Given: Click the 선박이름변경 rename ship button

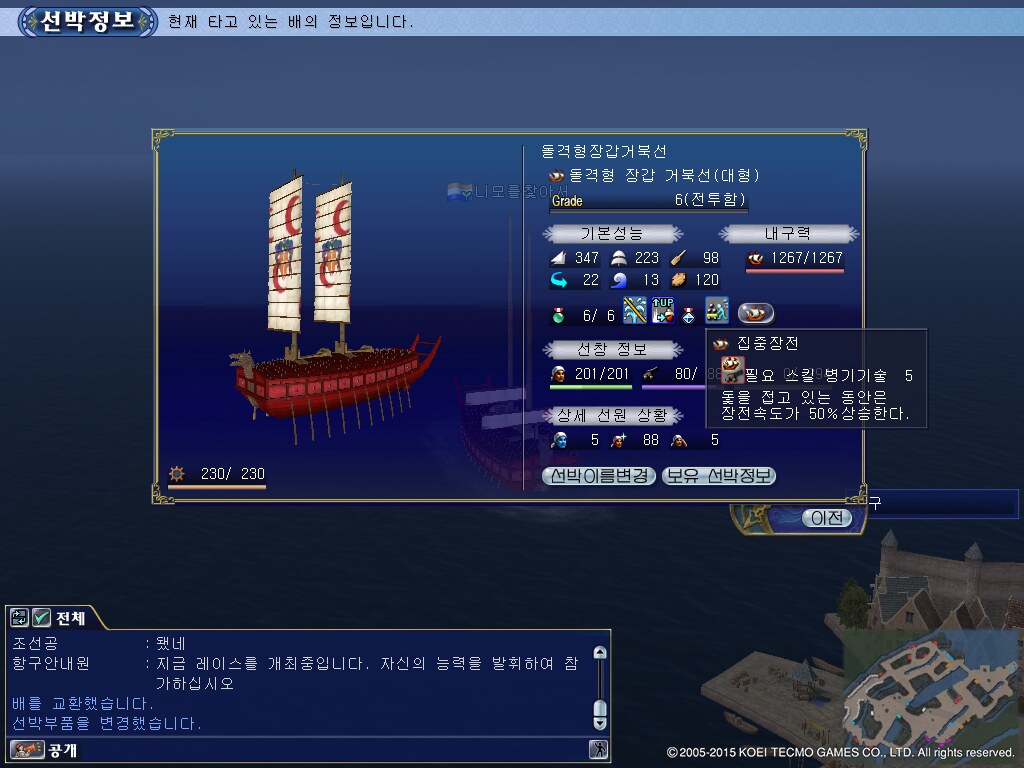Looking at the screenshot, I should (599, 476).
